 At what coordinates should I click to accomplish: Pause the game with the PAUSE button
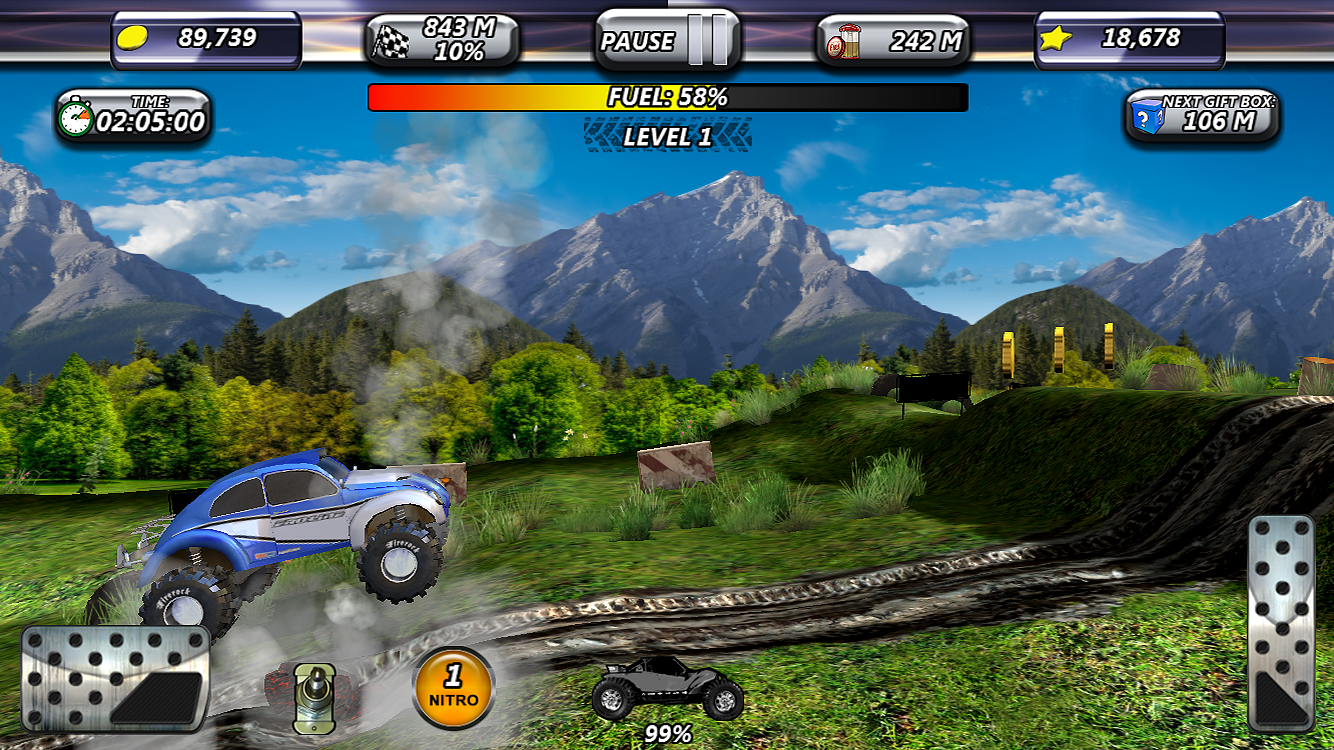[x=667, y=40]
